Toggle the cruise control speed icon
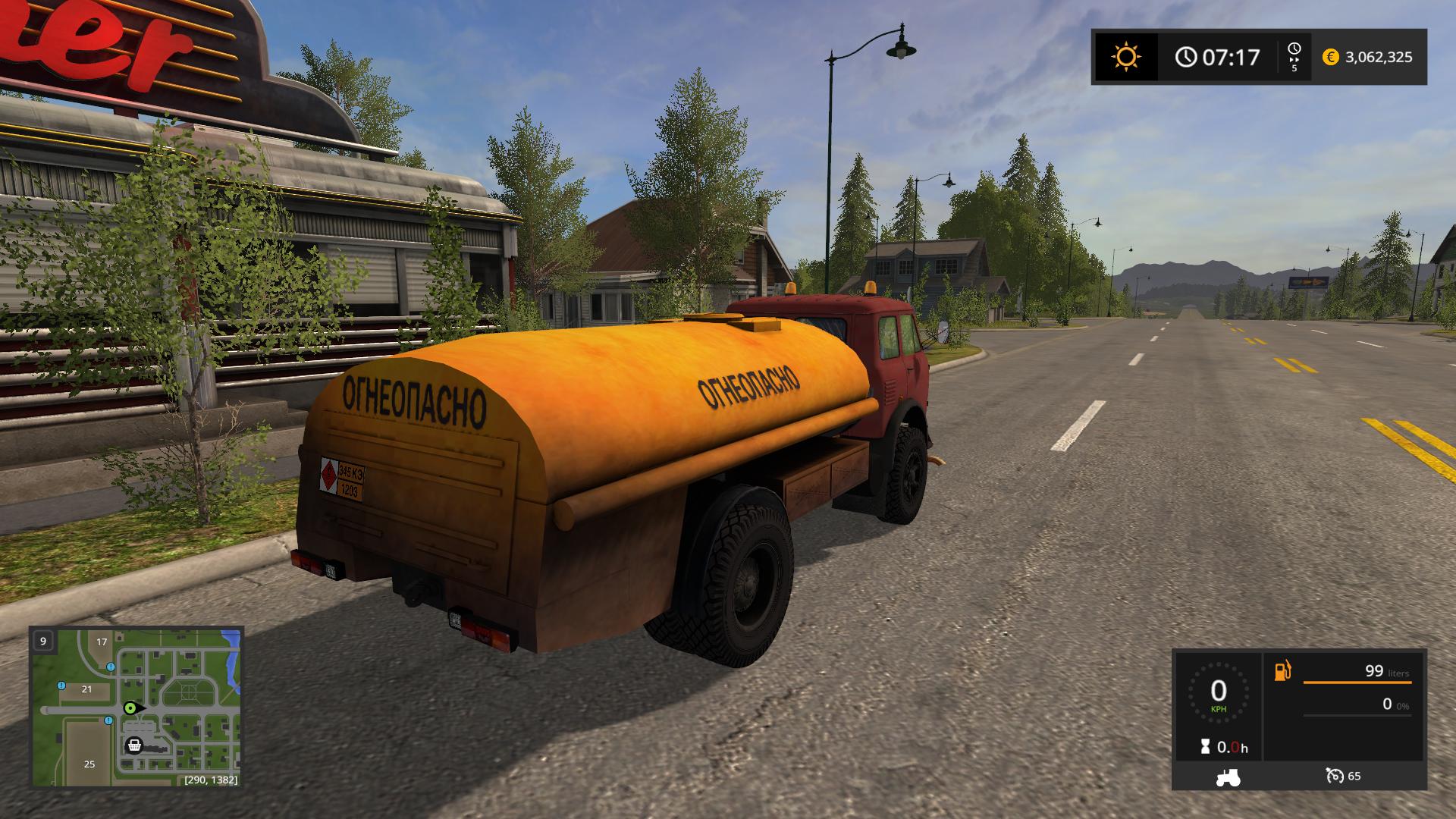Viewport: 1456px width, 819px height. pyautogui.click(x=1335, y=776)
